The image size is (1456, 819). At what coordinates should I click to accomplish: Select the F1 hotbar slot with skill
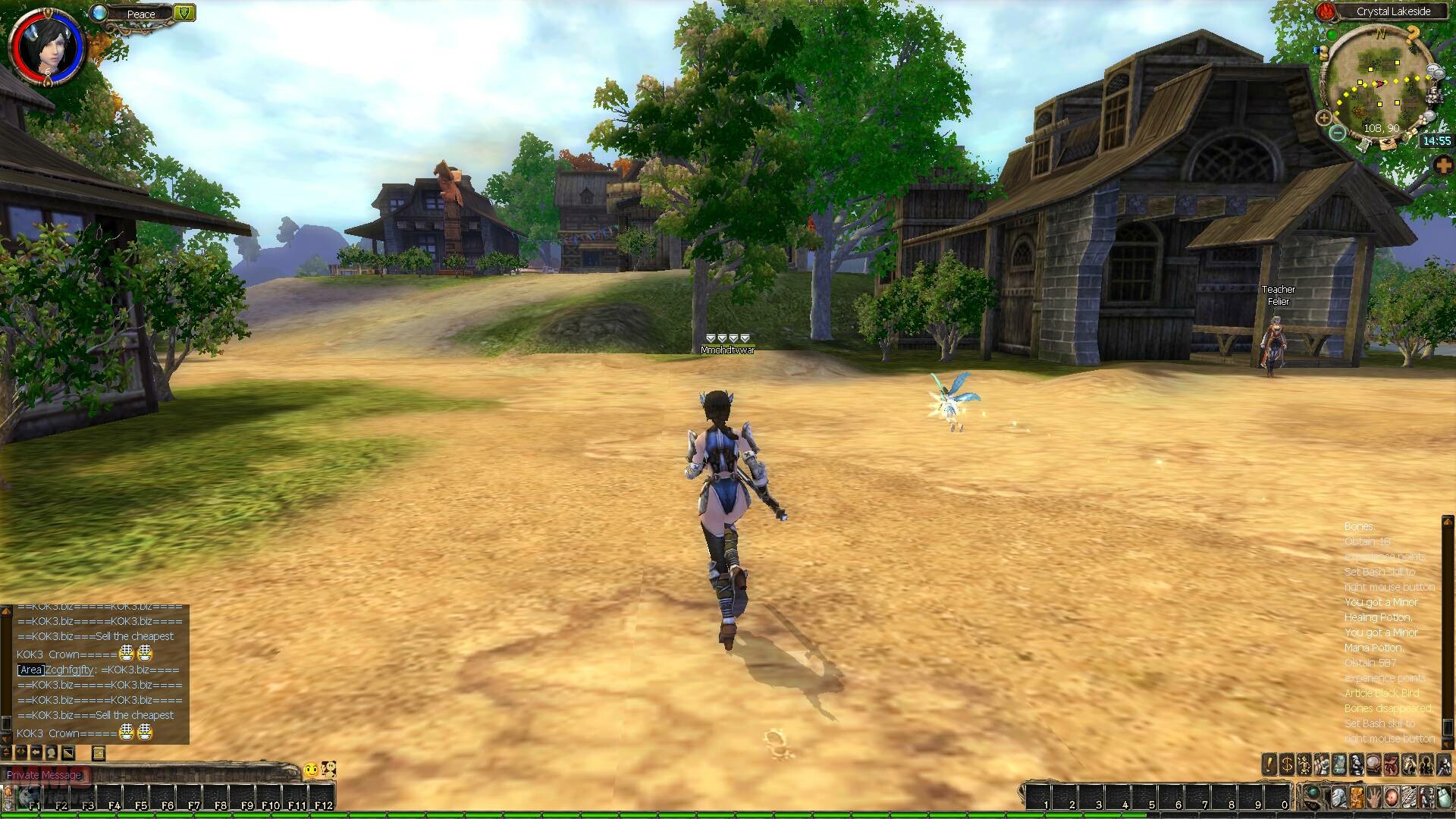tap(32, 799)
